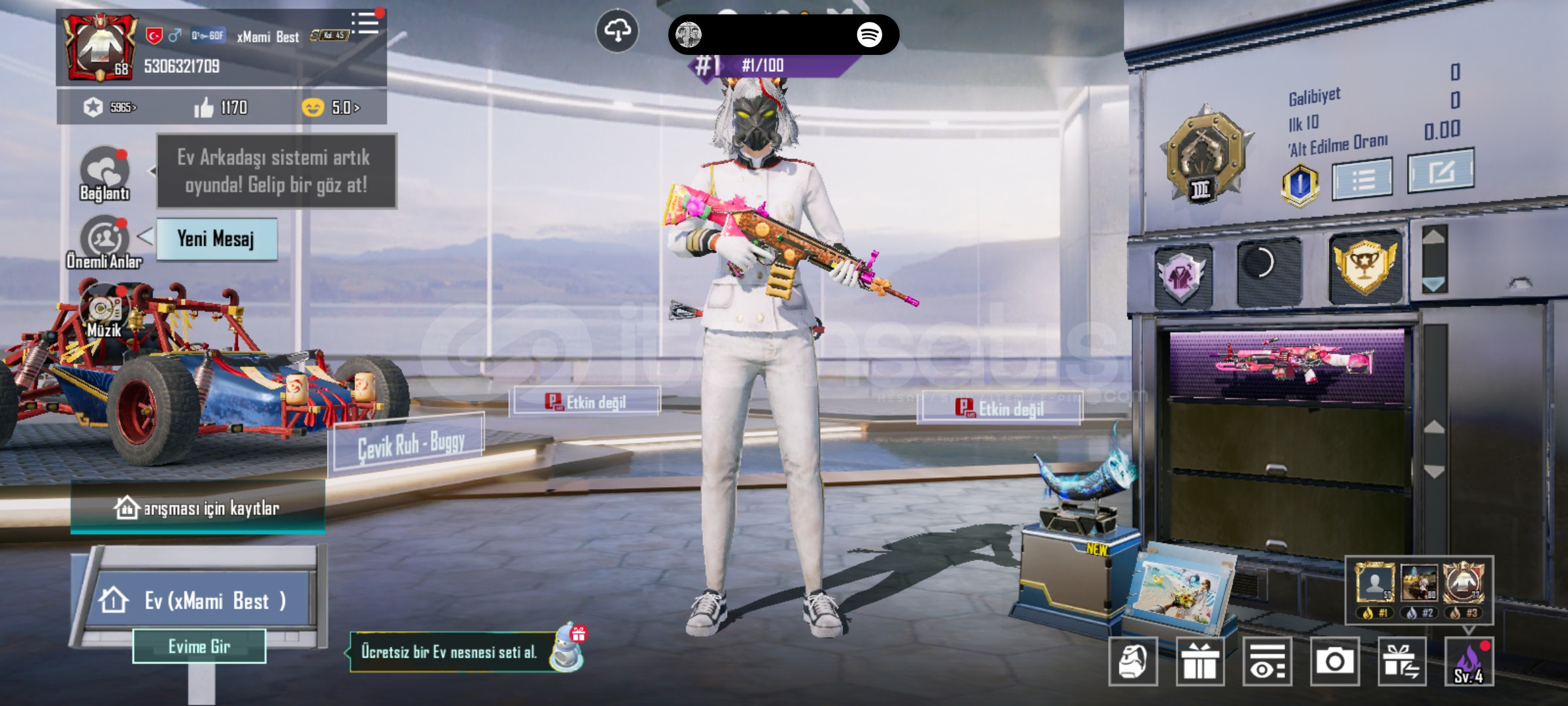Select the purple outfit badge
Screen dimensions: 1568x706
click(1183, 276)
